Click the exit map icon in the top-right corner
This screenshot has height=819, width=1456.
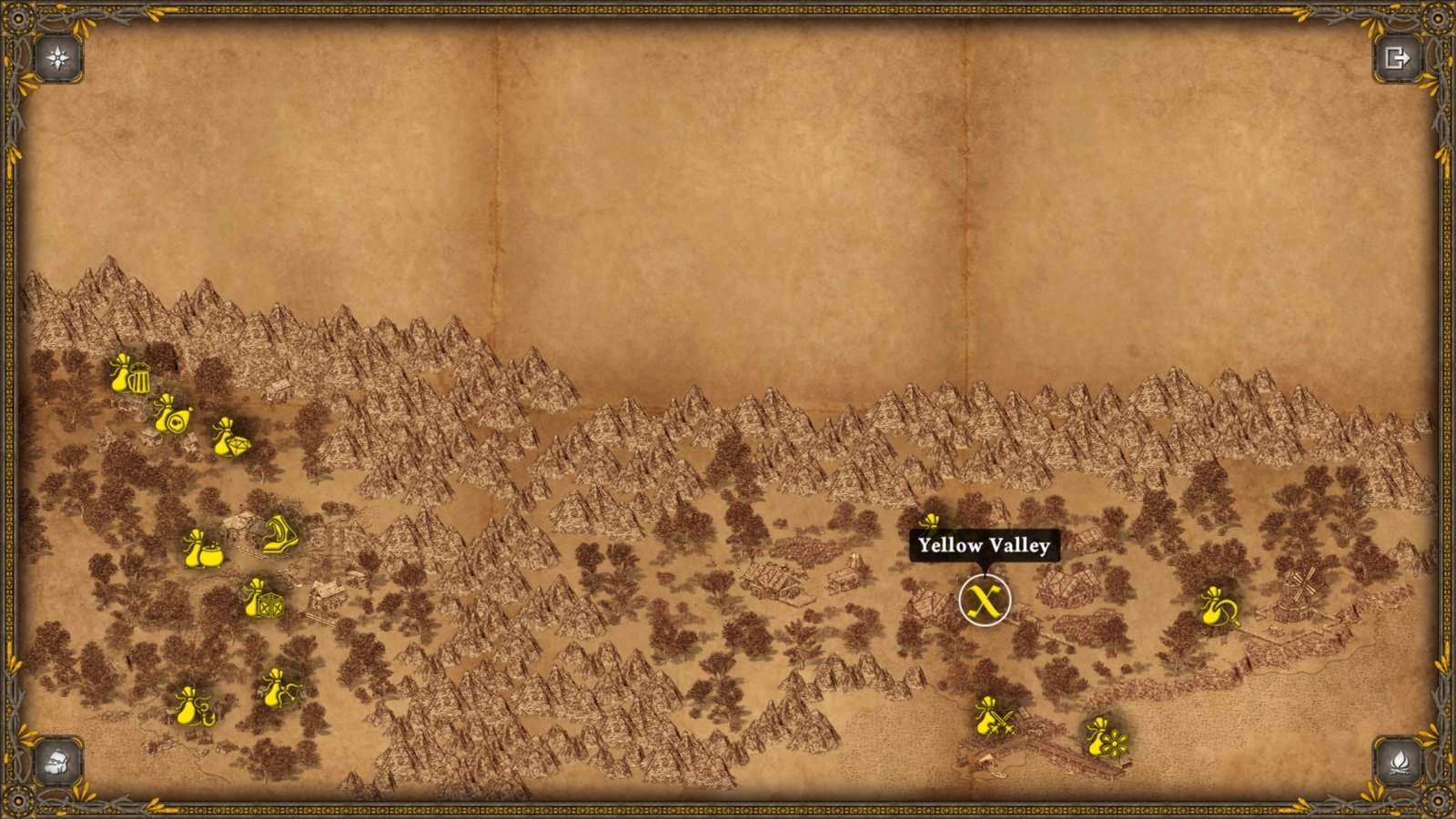1399,56
